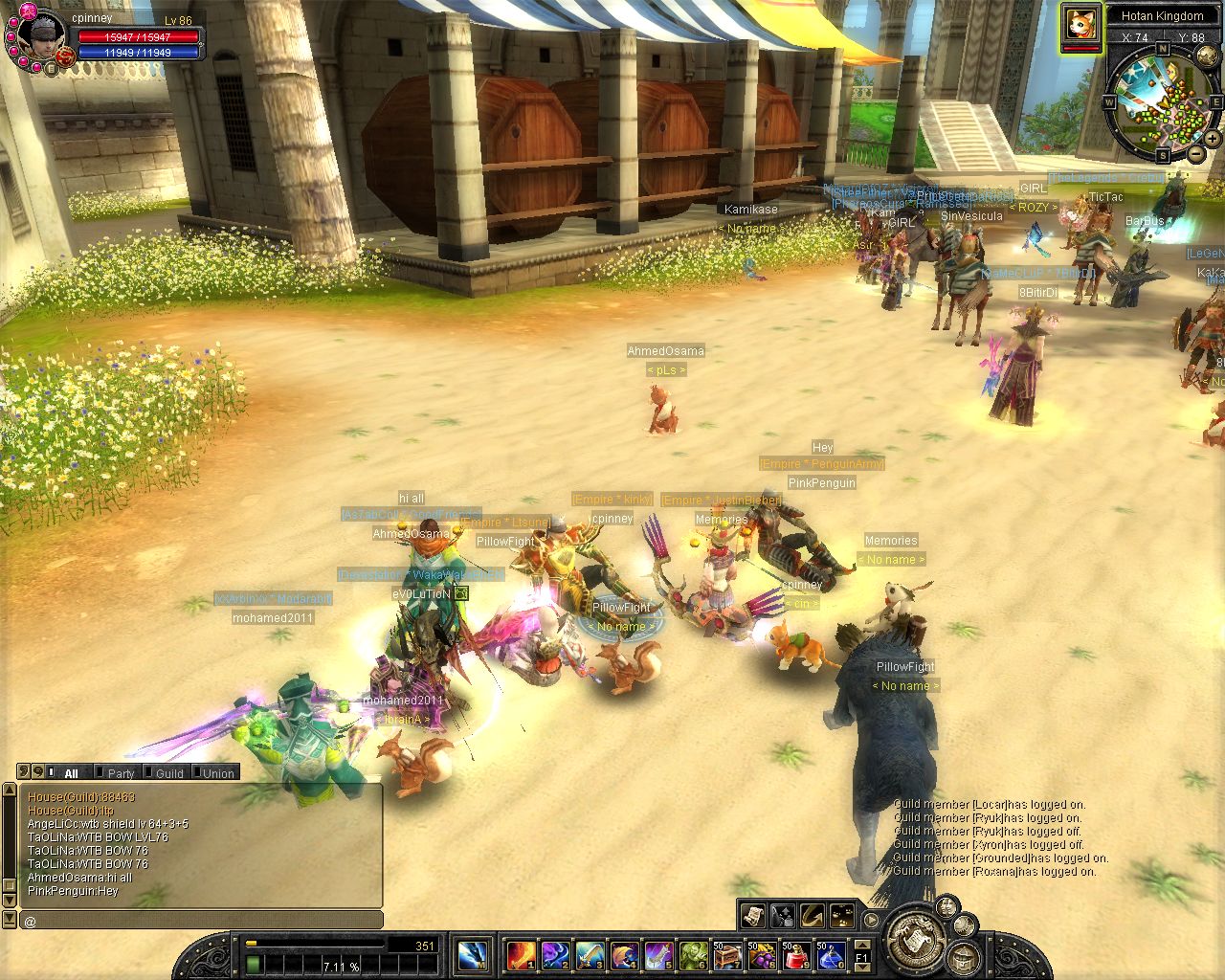Show the All chat tab
Viewport: 1225px width, 980px height.
71,773
